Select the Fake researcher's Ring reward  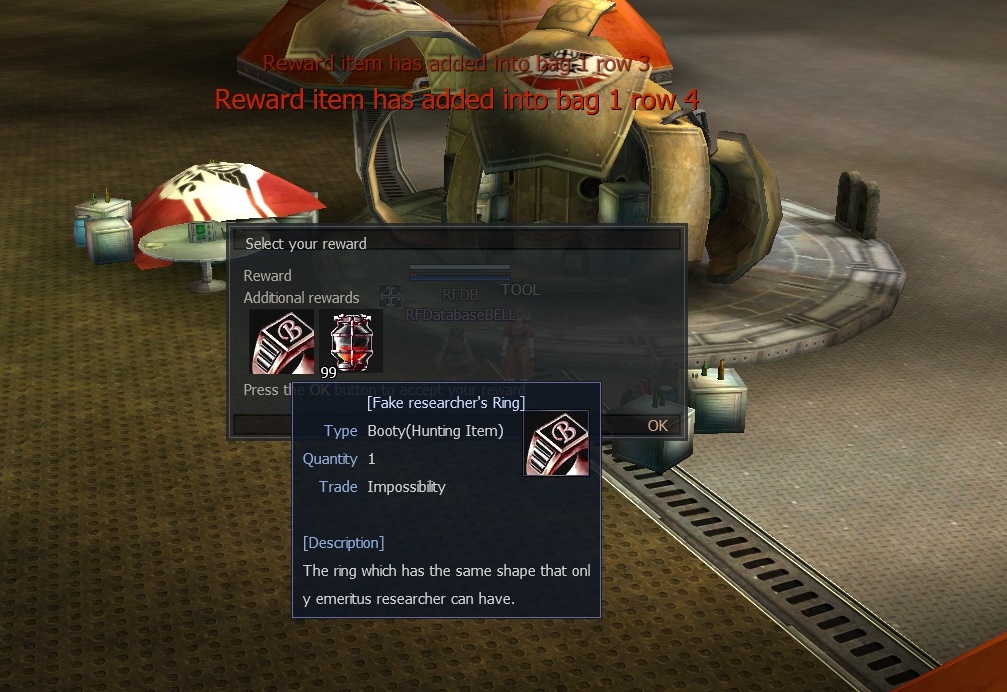click(x=282, y=340)
